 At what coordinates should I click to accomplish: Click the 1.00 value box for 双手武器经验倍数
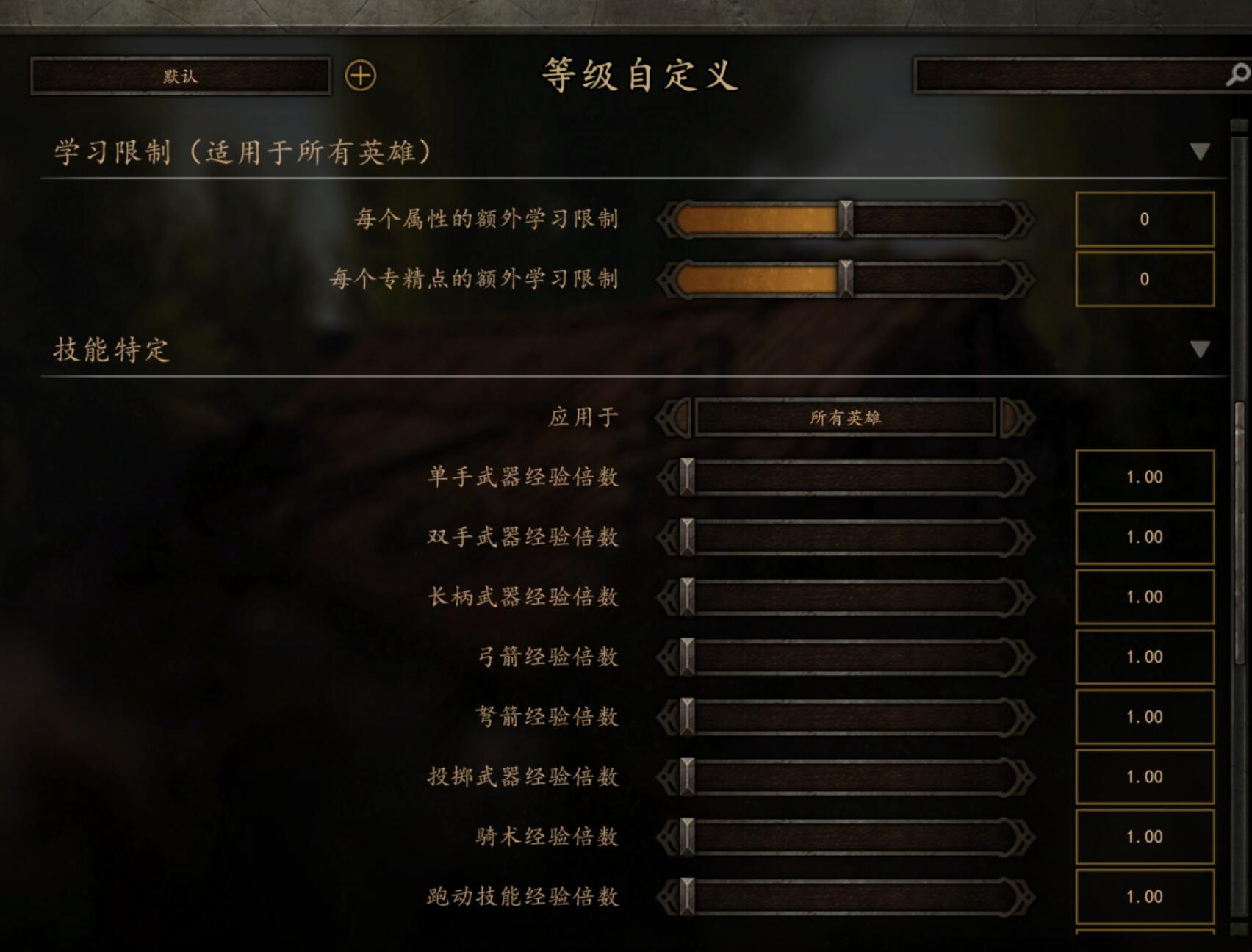coord(1144,537)
